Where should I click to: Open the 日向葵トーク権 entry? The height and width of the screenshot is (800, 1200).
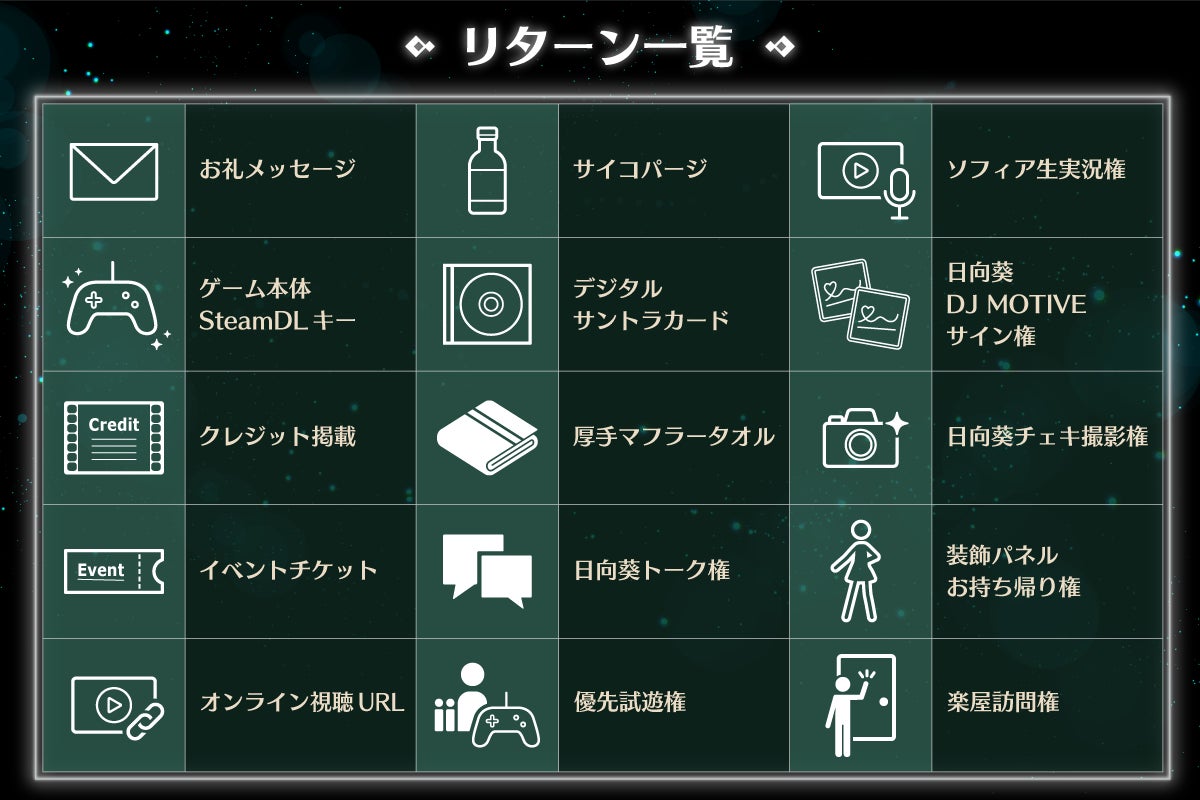click(x=651, y=571)
